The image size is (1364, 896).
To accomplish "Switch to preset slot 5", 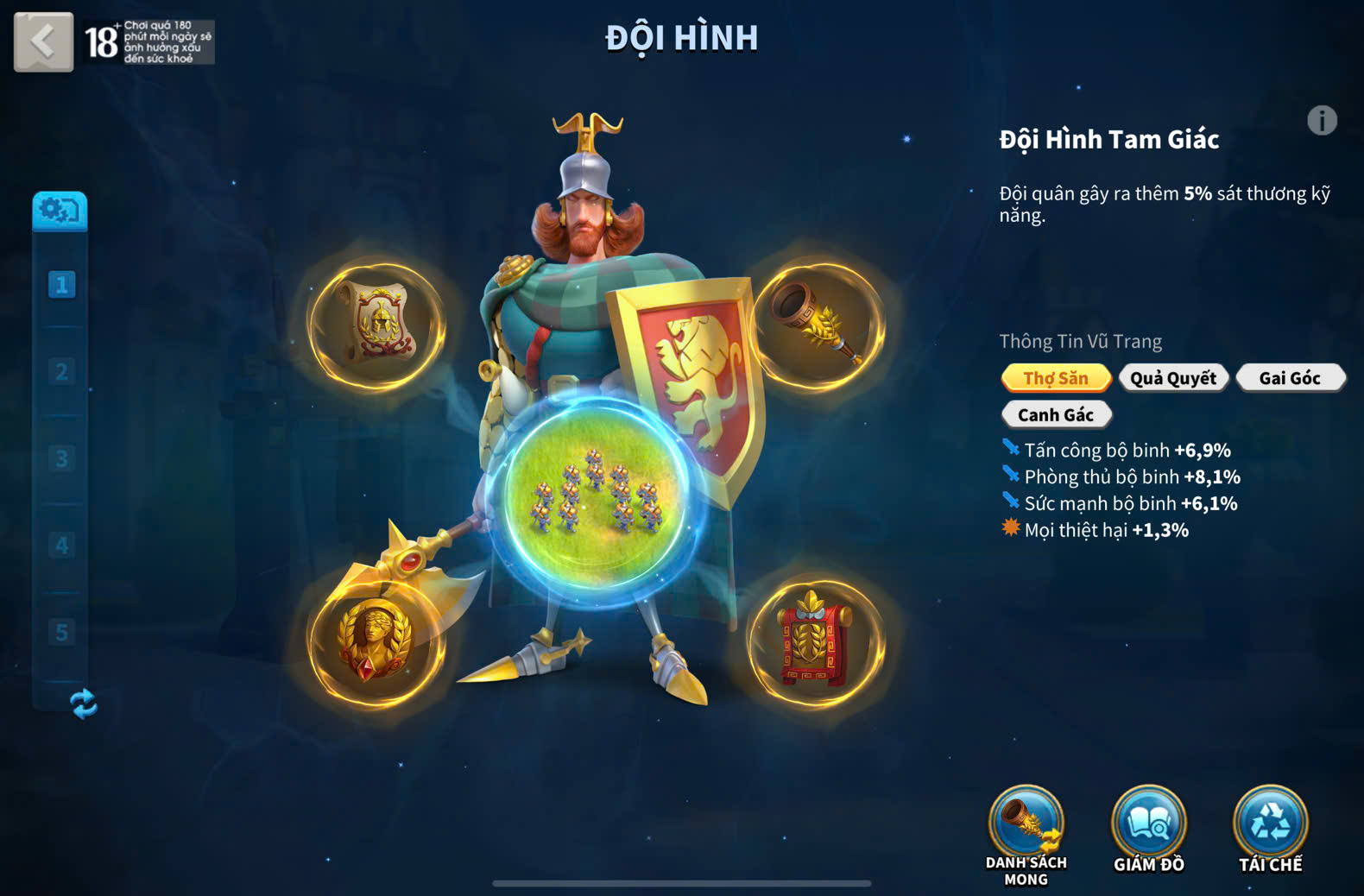I will (61, 632).
